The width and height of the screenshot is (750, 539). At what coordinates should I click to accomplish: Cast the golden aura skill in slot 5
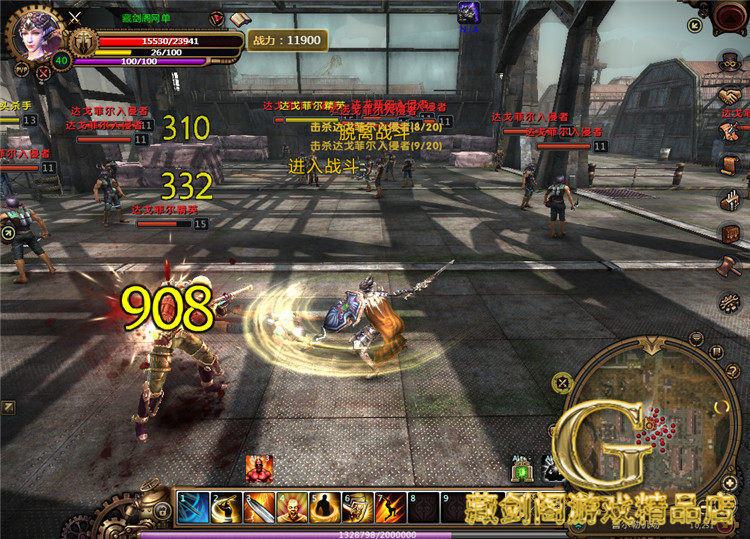pyautogui.click(x=325, y=507)
